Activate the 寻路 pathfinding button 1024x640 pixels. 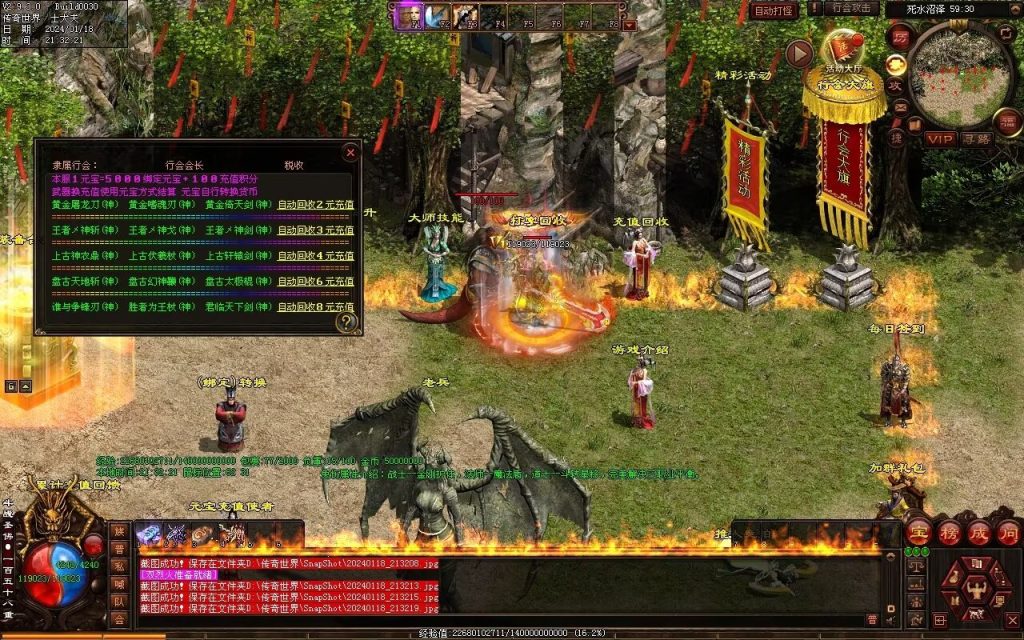(977, 139)
